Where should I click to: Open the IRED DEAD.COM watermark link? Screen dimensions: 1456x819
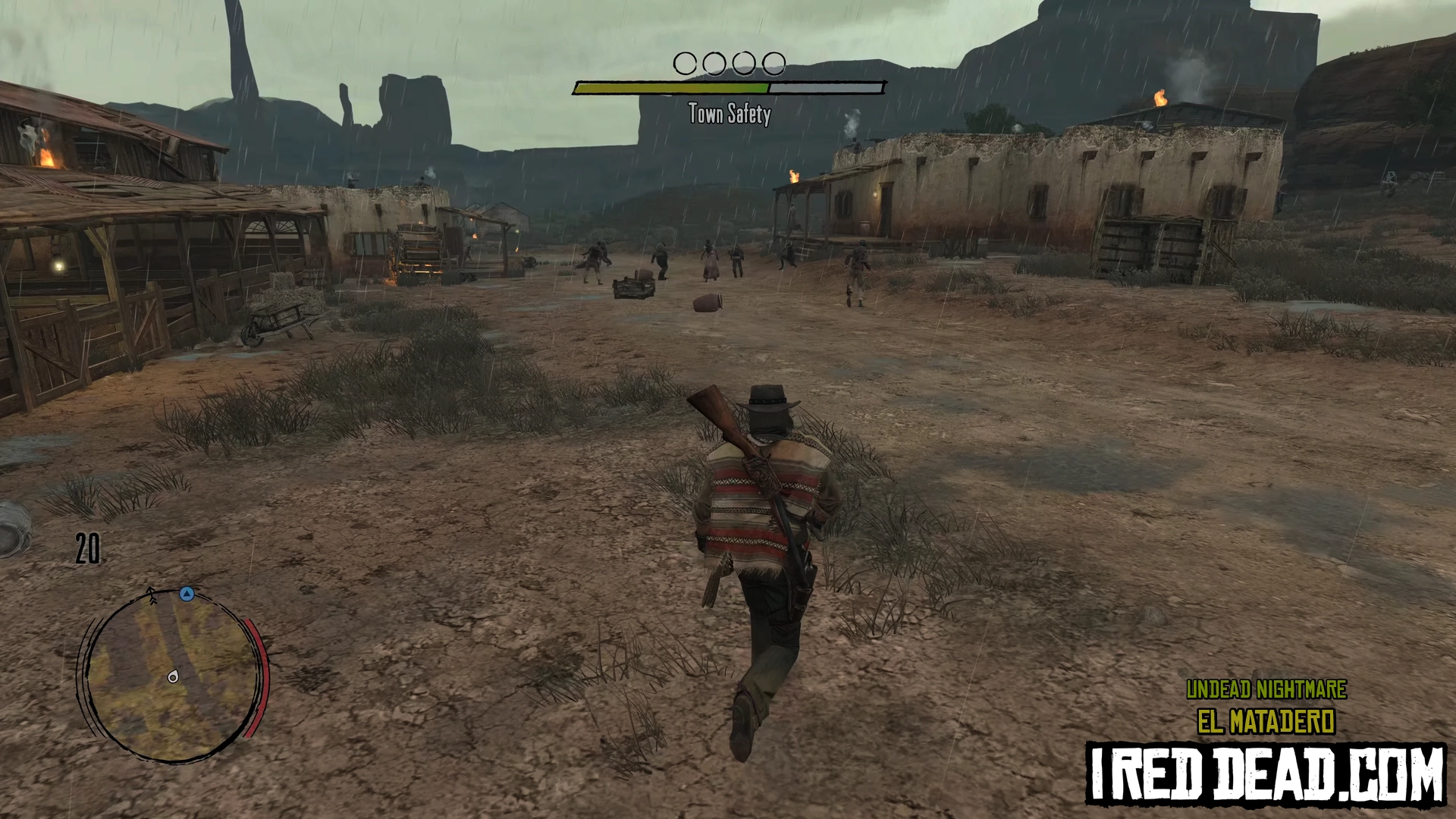click(1266, 773)
